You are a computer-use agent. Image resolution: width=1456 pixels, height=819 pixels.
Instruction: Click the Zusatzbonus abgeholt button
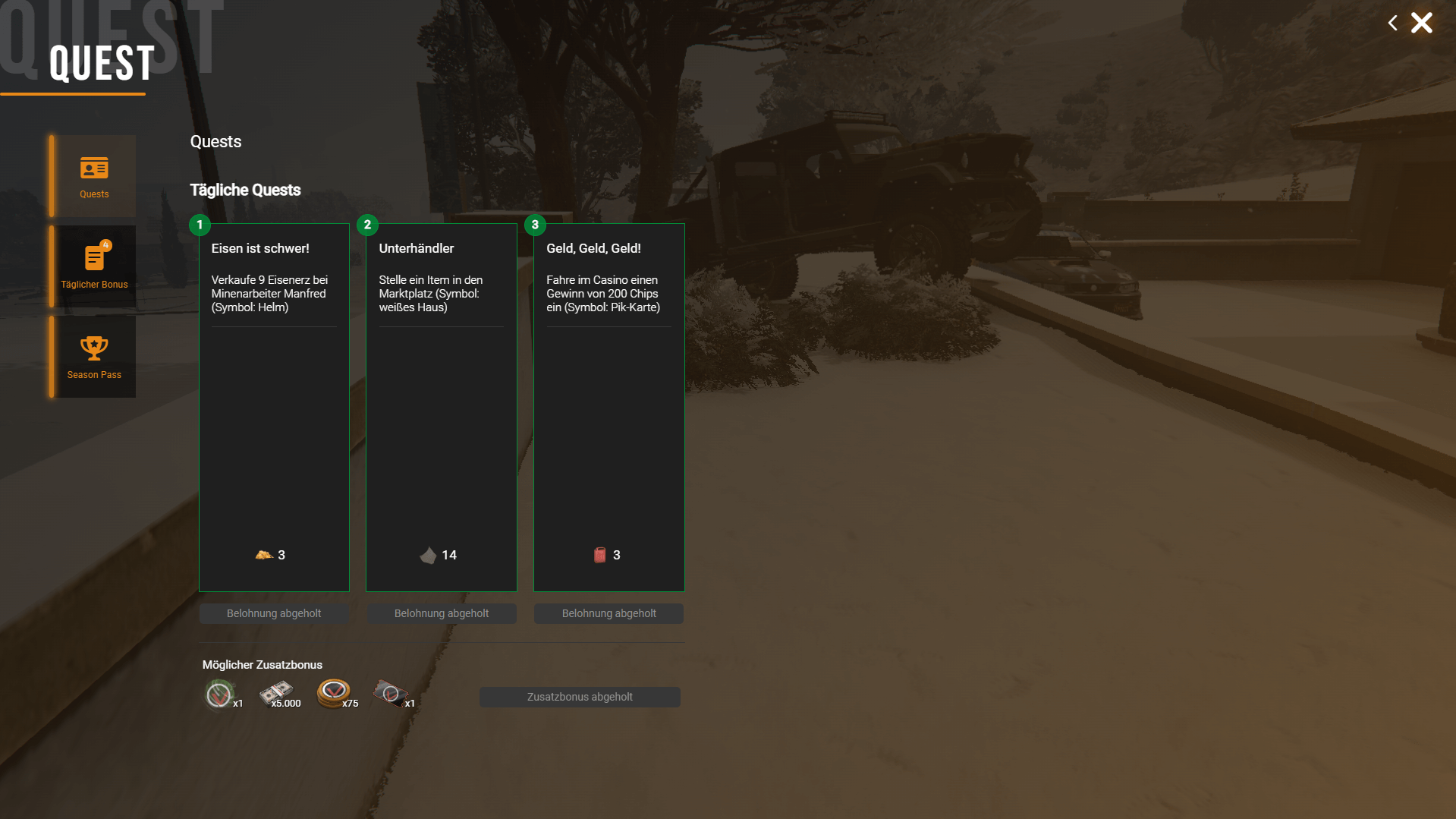click(x=580, y=697)
